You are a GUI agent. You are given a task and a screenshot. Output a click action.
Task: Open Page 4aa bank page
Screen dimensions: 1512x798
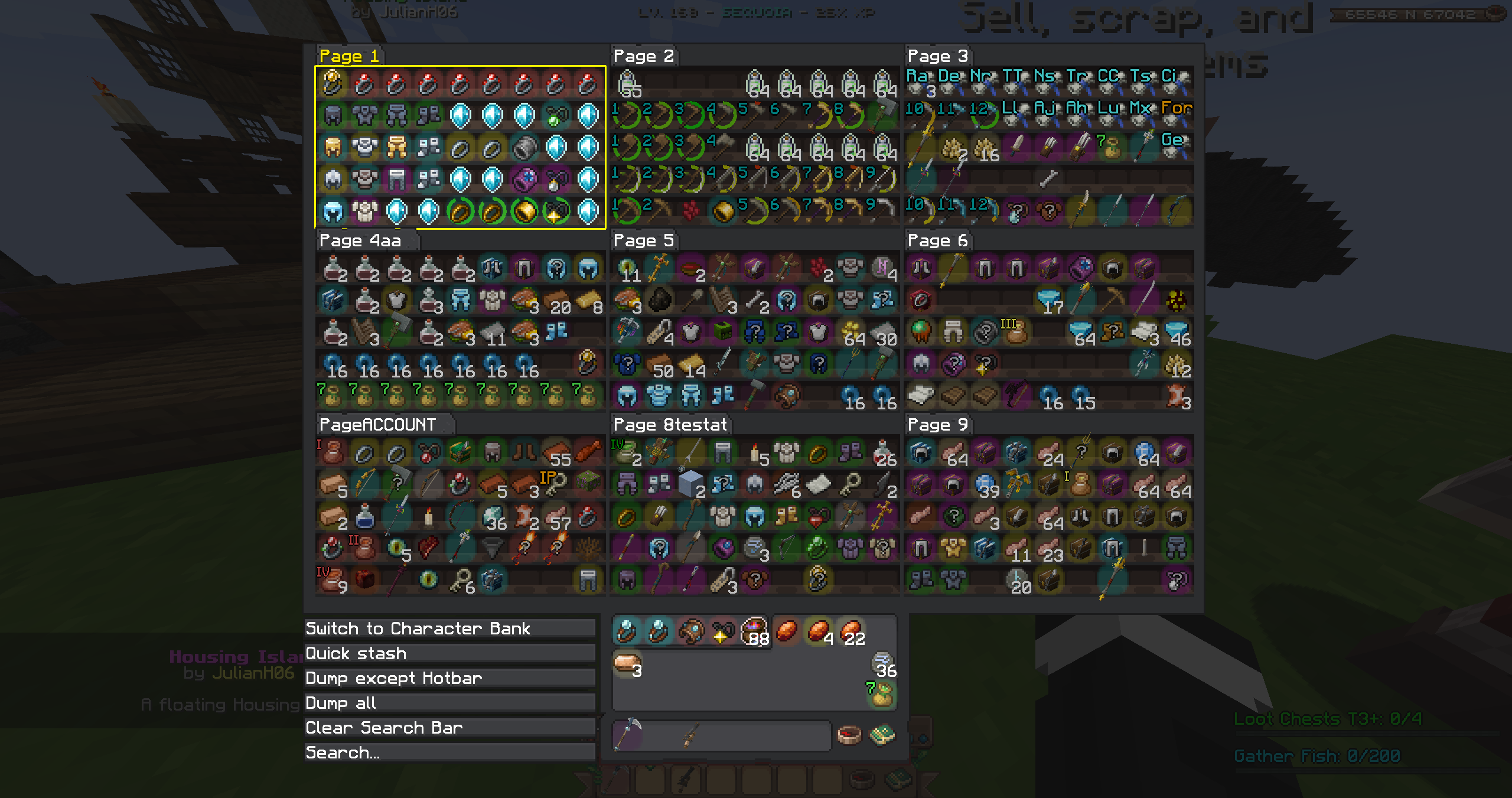pos(360,240)
